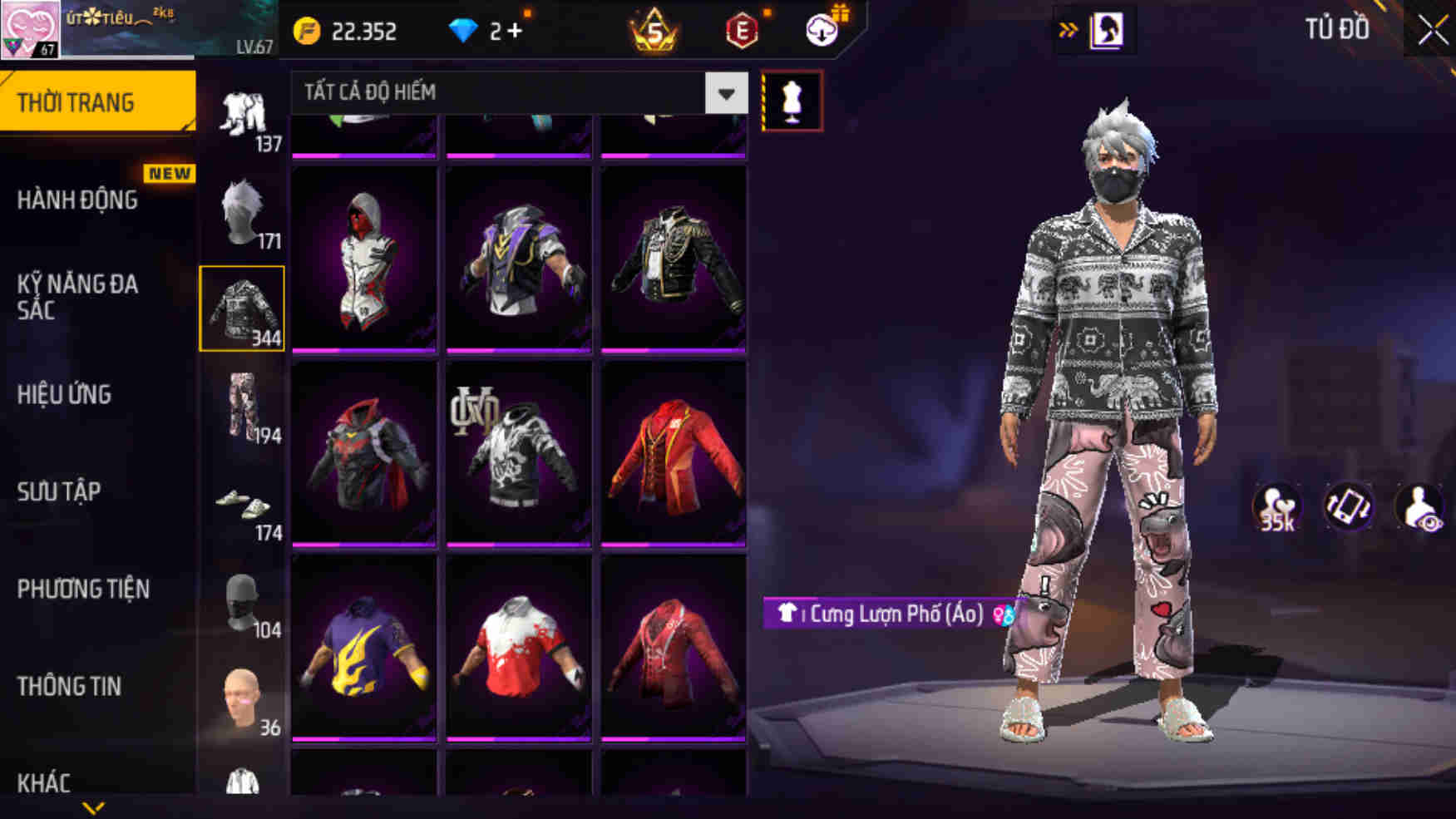Click the diamond 2+ top-up button
This screenshot has width=1456, height=819.
tap(486, 31)
